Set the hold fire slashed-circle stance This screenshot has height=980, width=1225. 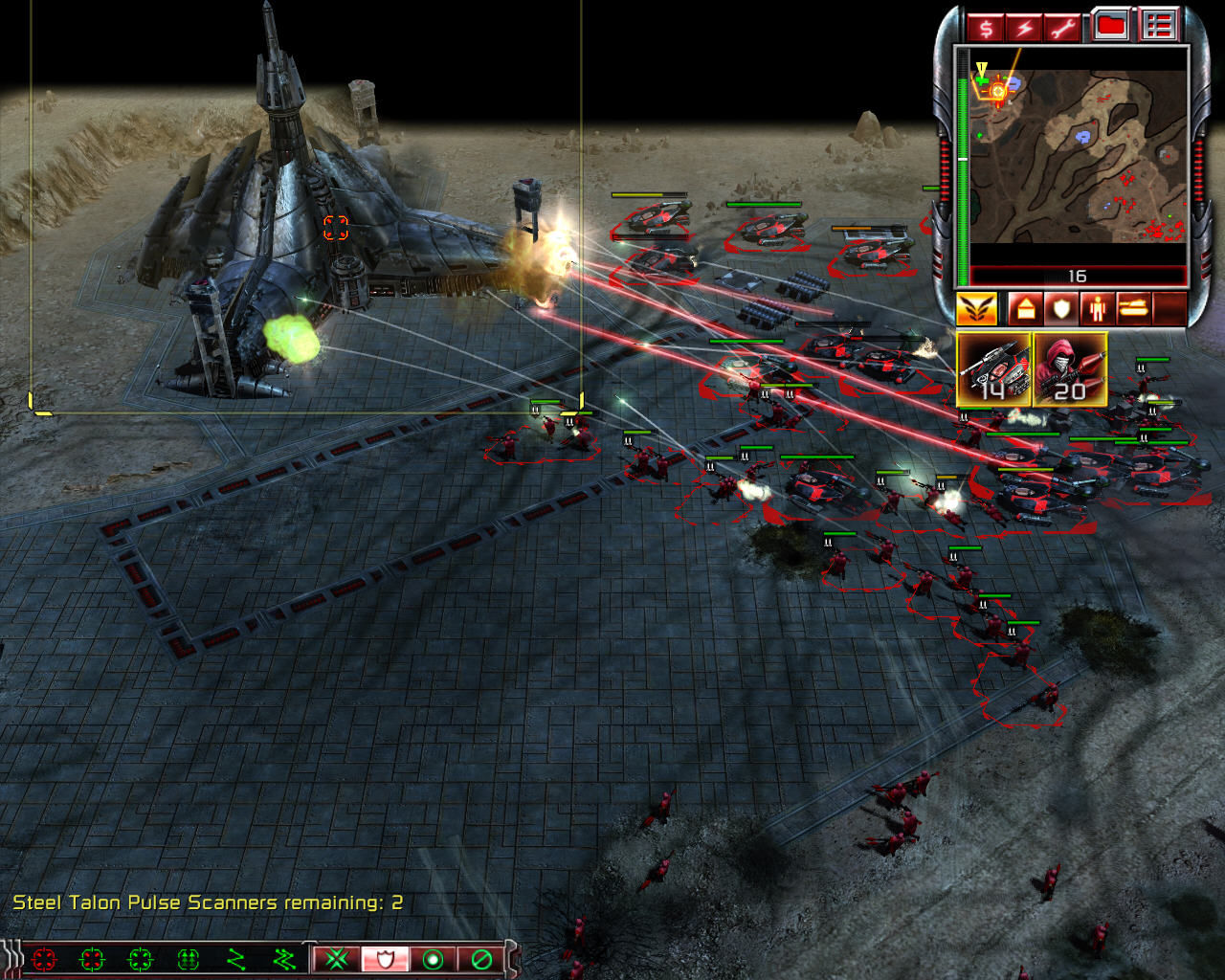point(481,958)
